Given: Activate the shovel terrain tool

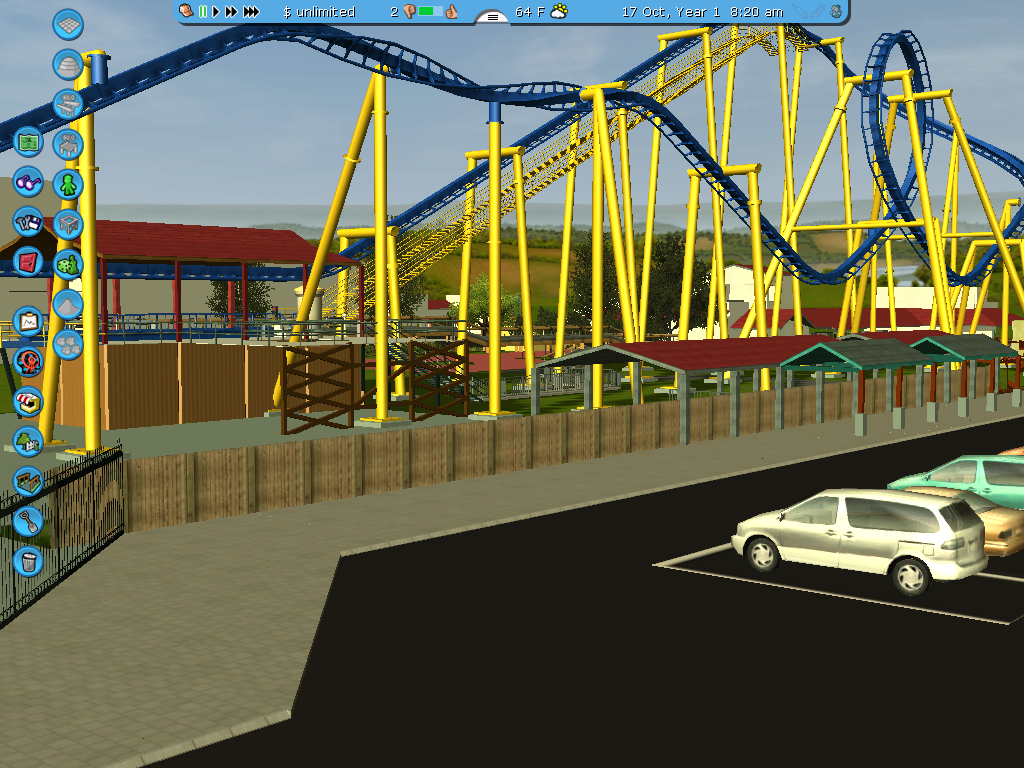Looking at the screenshot, I should (28, 521).
